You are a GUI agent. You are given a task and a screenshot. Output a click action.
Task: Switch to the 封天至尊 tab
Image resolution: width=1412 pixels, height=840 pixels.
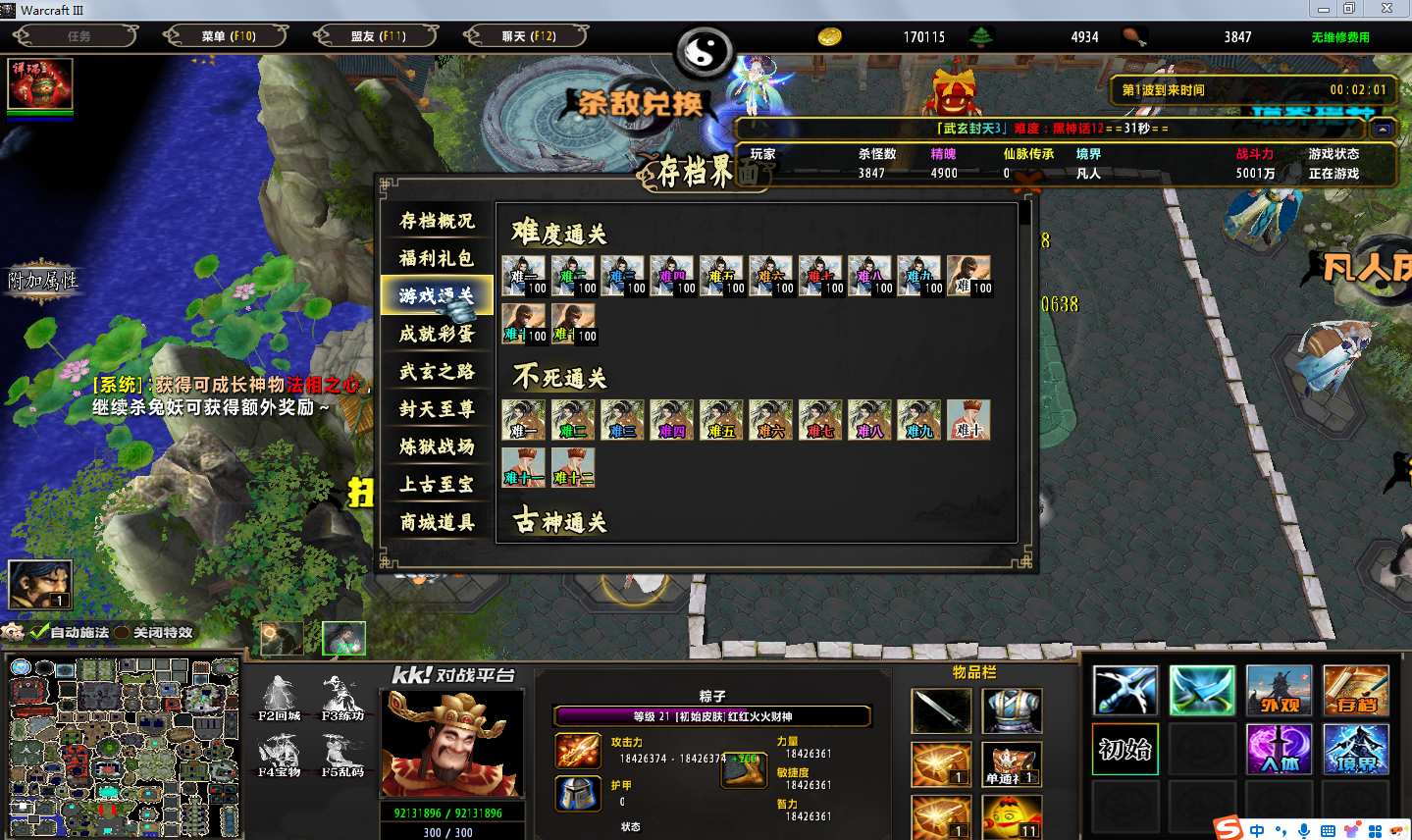click(437, 409)
